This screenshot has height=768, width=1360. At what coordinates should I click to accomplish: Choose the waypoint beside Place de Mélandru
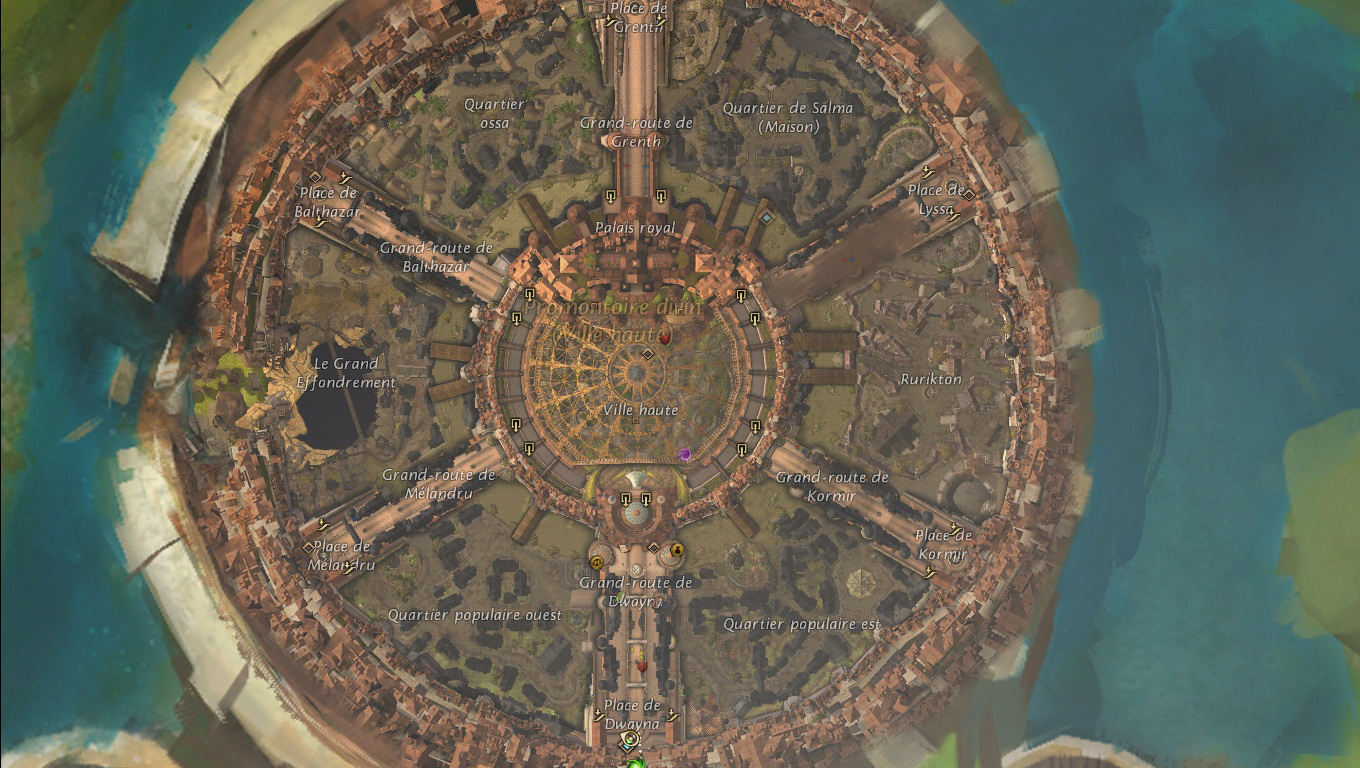309,548
